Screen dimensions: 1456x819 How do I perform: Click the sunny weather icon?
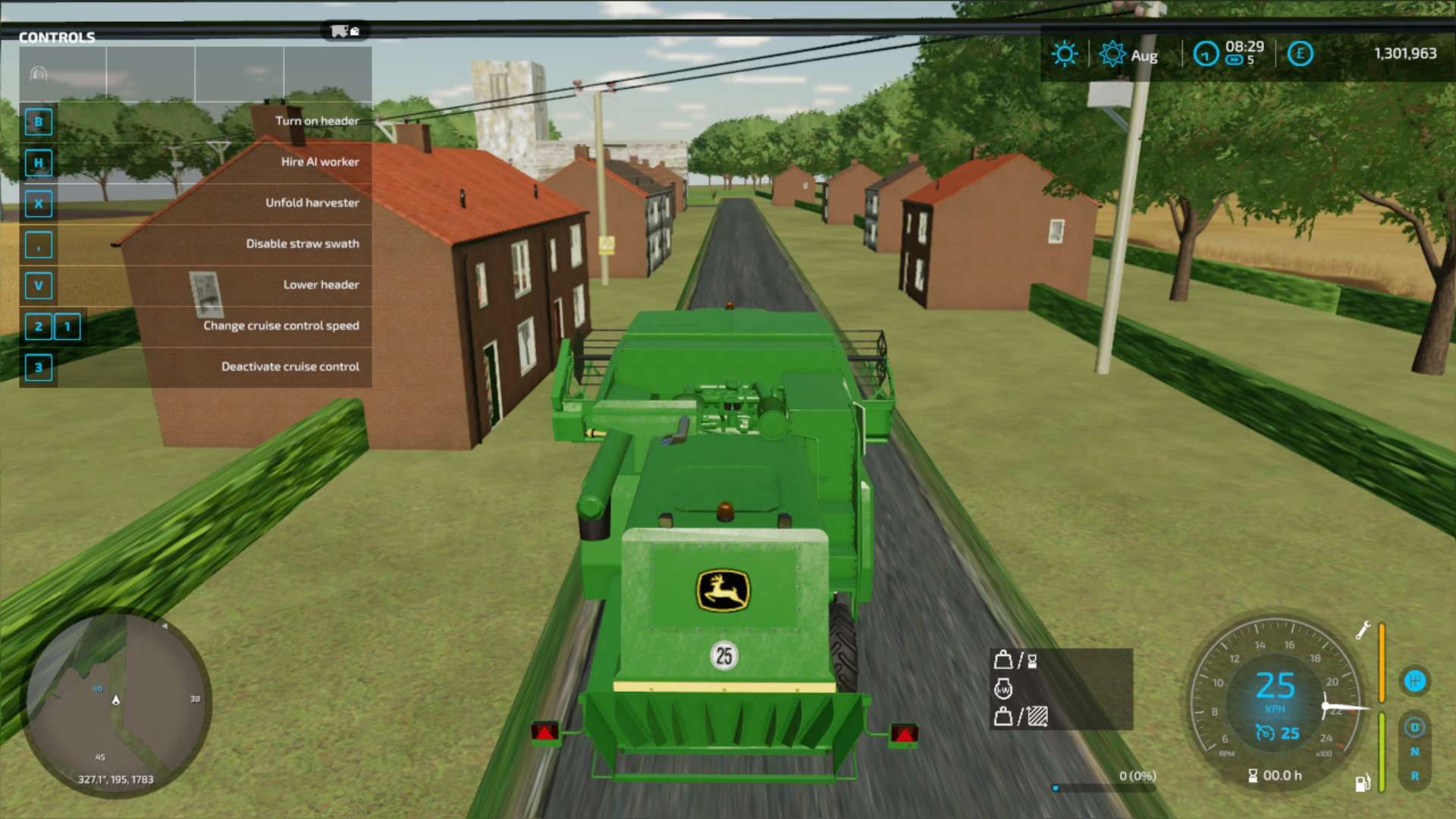tap(1064, 54)
